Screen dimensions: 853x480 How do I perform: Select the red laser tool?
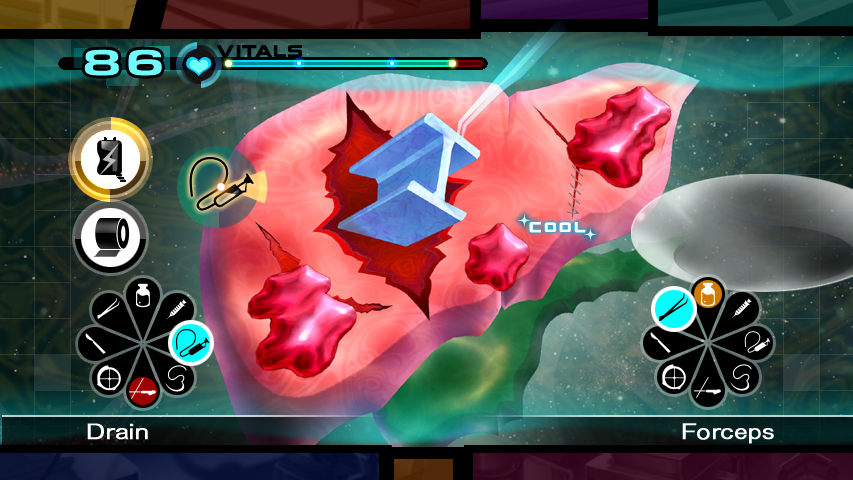pos(144,389)
